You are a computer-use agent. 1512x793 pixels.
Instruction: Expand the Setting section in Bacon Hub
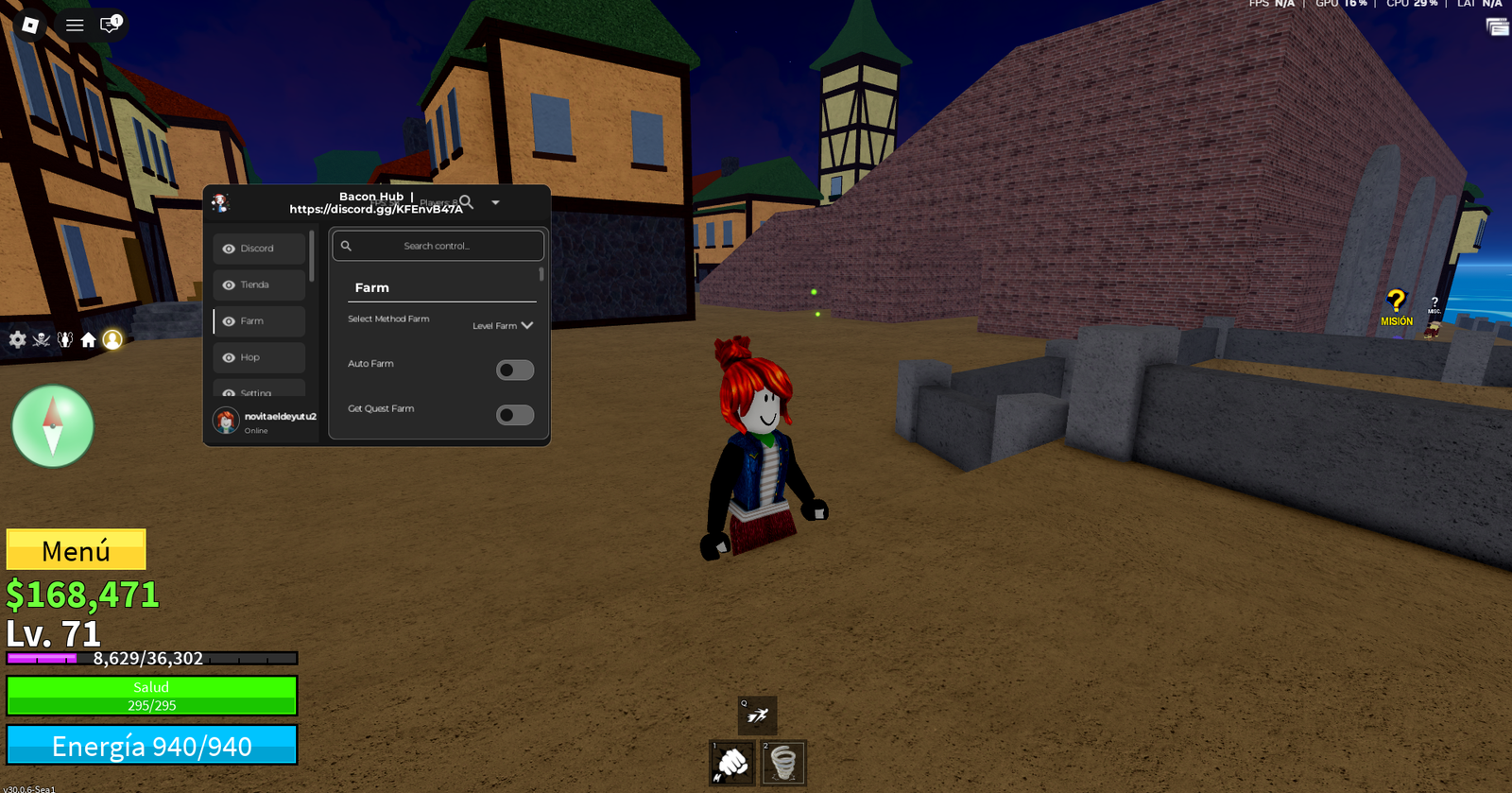tap(259, 392)
